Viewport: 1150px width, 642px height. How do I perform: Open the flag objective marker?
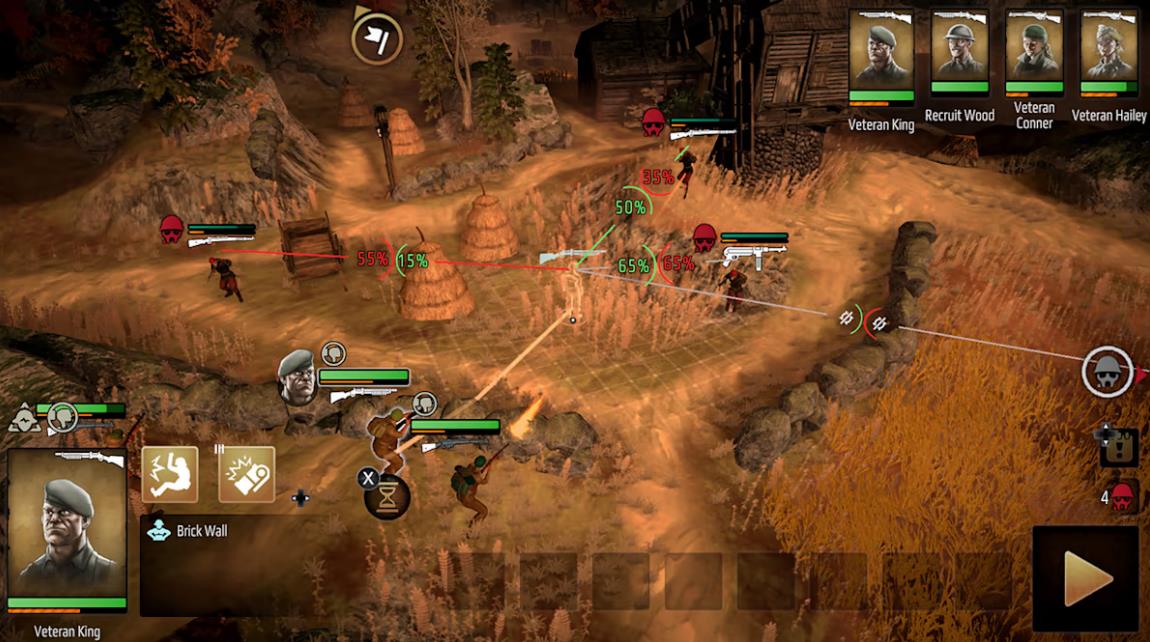point(377,39)
